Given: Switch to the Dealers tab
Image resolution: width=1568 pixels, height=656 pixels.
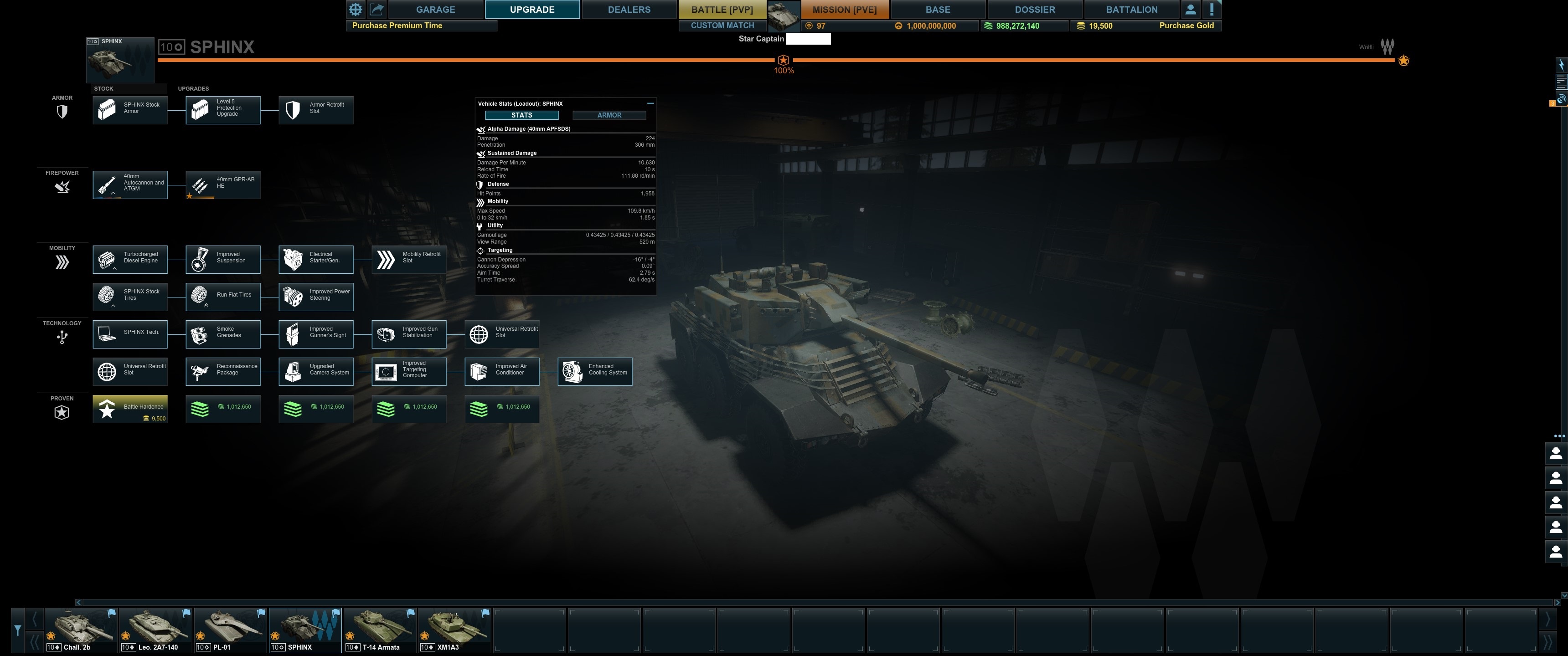Looking at the screenshot, I should [629, 10].
